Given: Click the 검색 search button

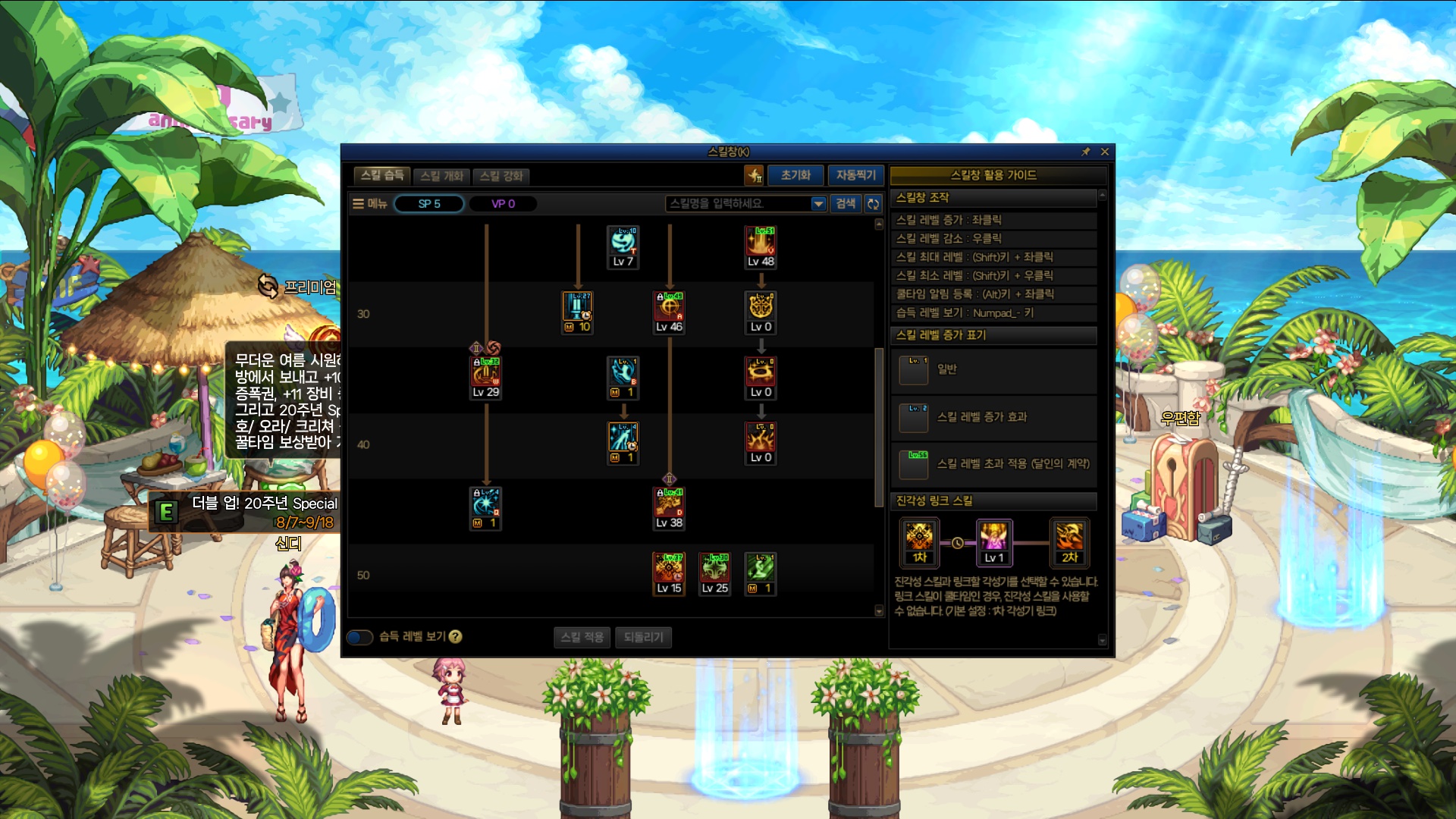Looking at the screenshot, I should [x=846, y=203].
